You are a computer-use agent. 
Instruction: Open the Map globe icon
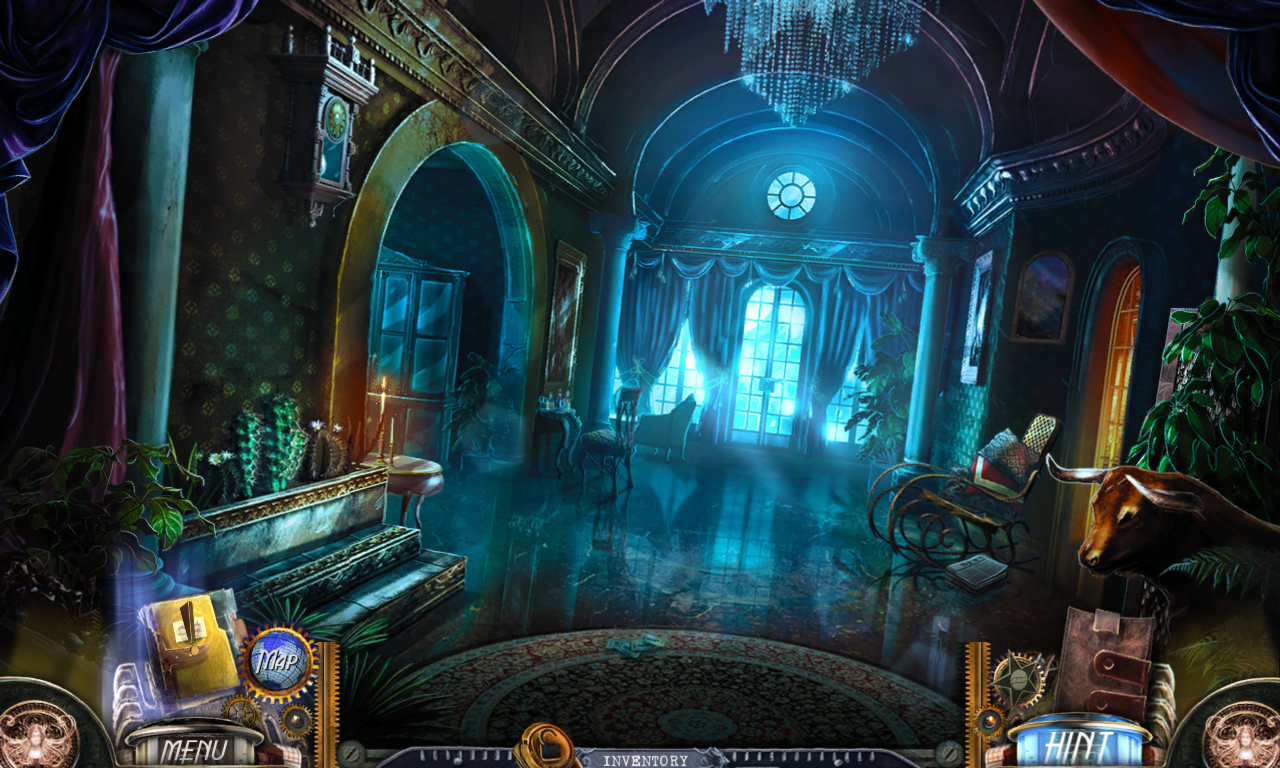(x=282, y=660)
